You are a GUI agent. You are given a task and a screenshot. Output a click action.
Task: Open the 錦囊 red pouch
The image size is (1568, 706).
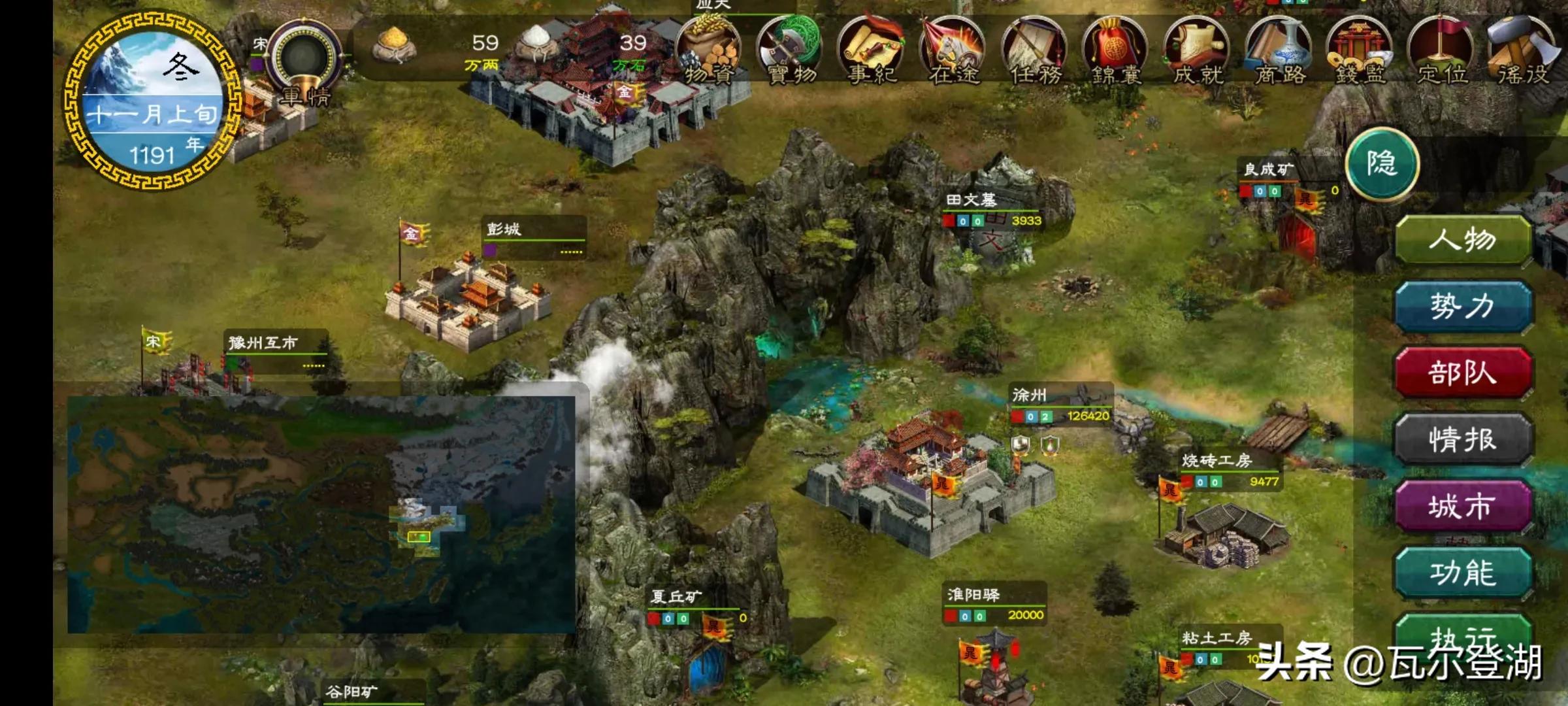pos(1116,51)
